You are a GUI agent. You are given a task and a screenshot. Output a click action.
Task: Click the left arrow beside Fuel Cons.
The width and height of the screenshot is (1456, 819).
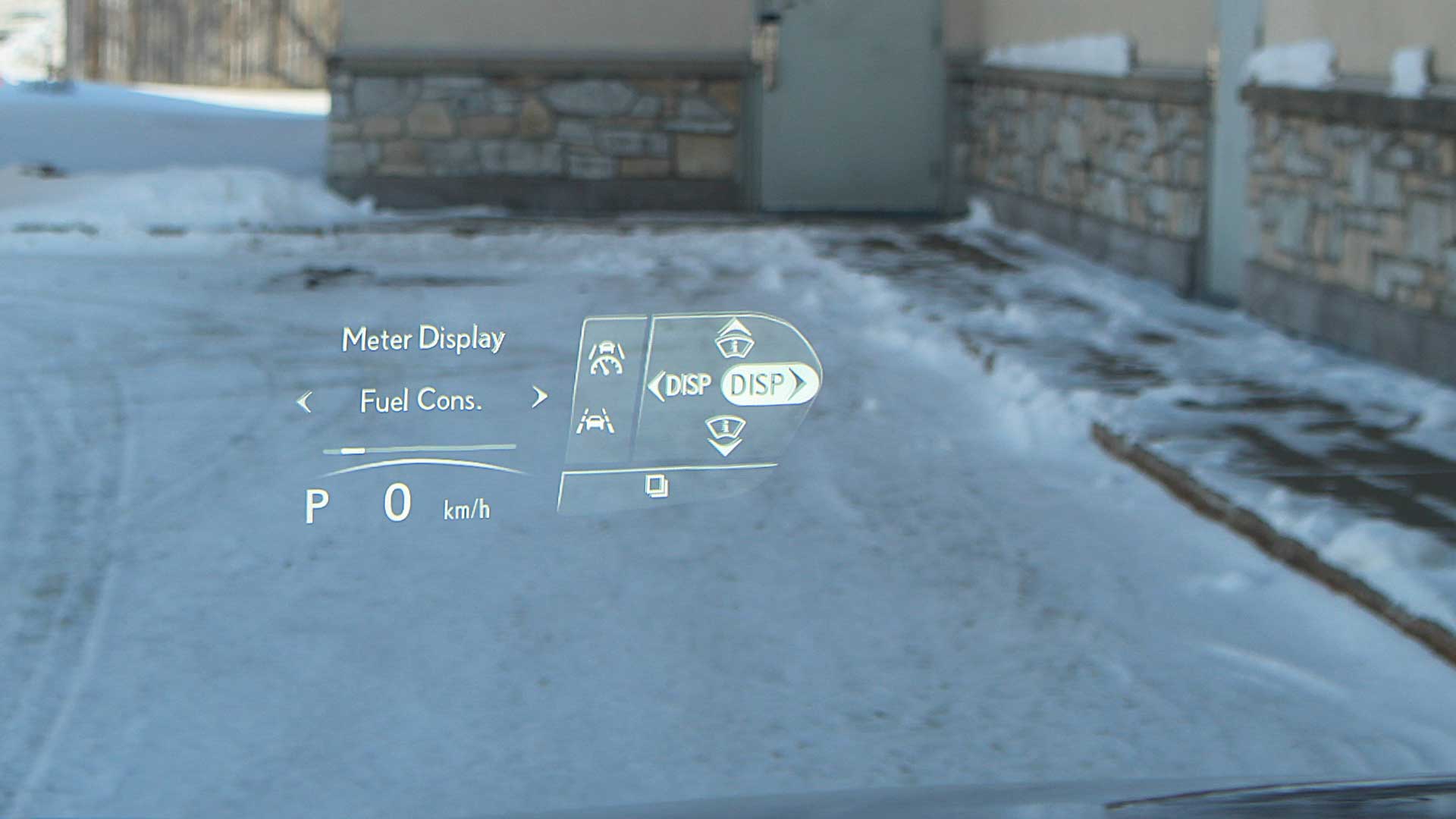[x=305, y=401]
